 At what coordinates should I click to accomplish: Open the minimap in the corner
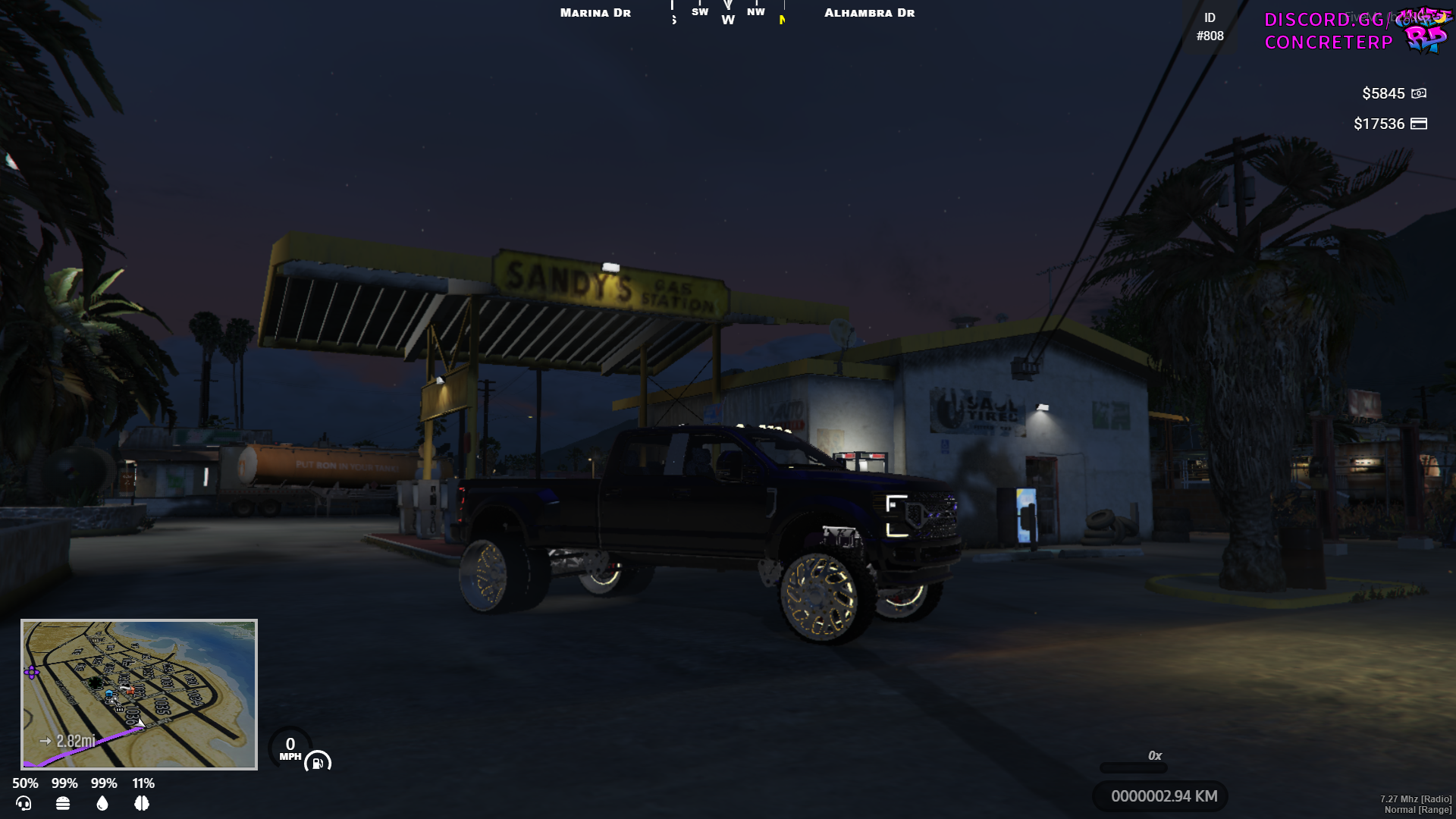[x=139, y=694]
